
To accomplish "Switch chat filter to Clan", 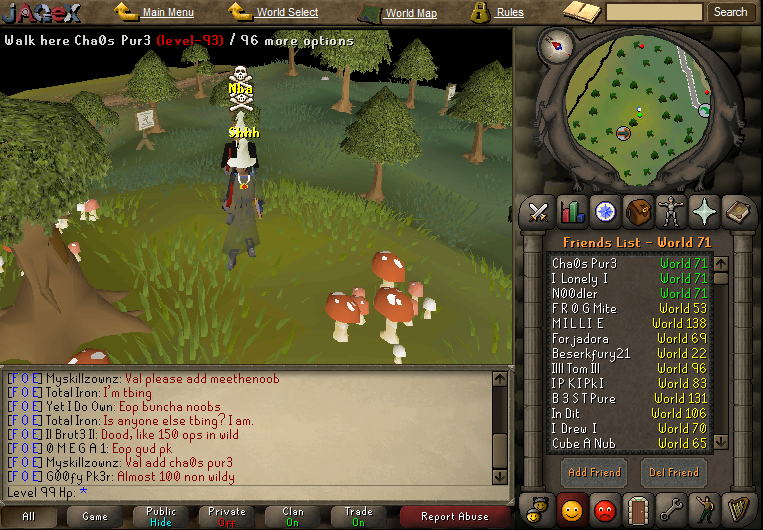I will coord(293,516).
